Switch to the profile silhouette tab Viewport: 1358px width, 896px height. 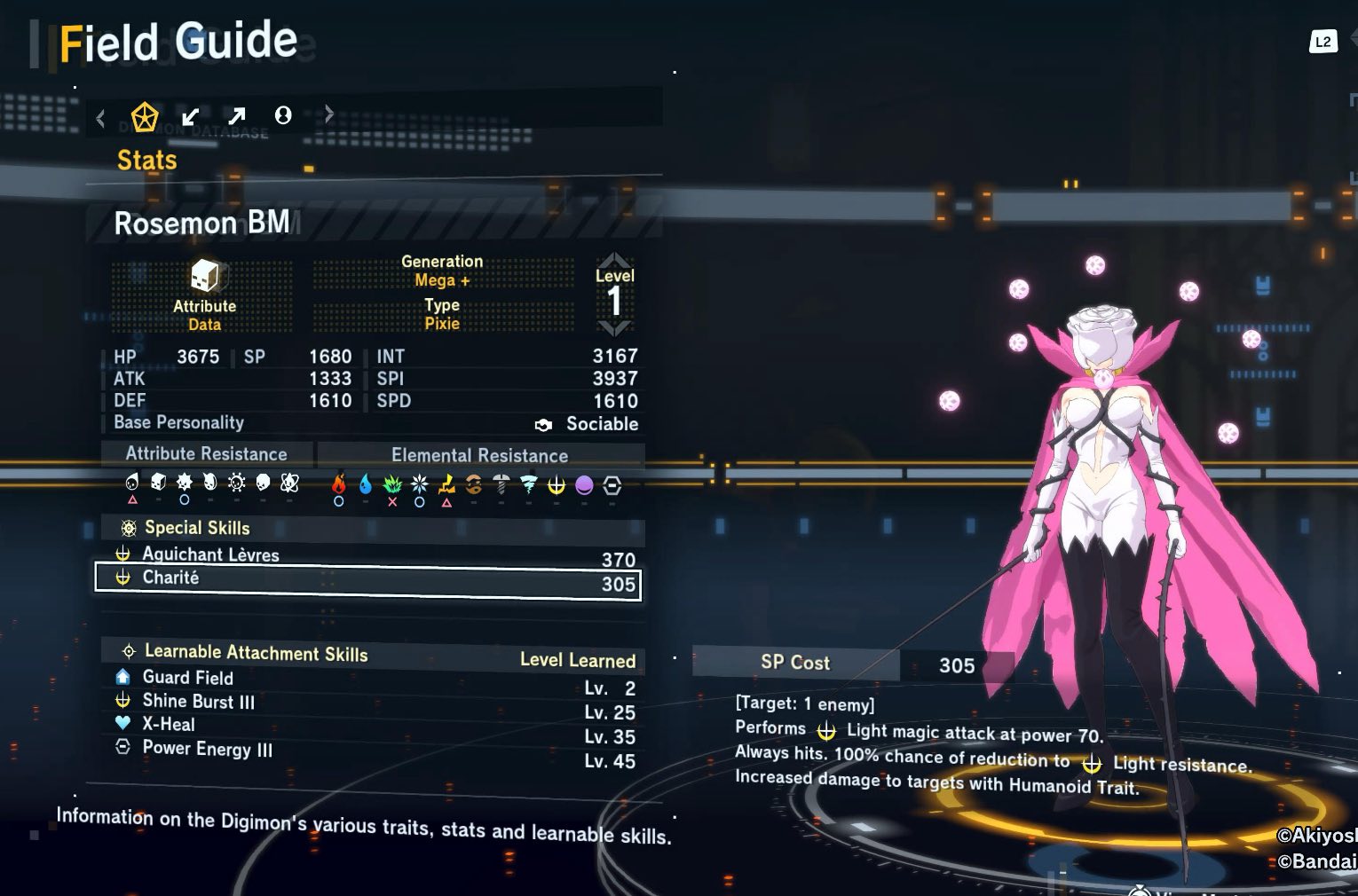tap(283, 115)
